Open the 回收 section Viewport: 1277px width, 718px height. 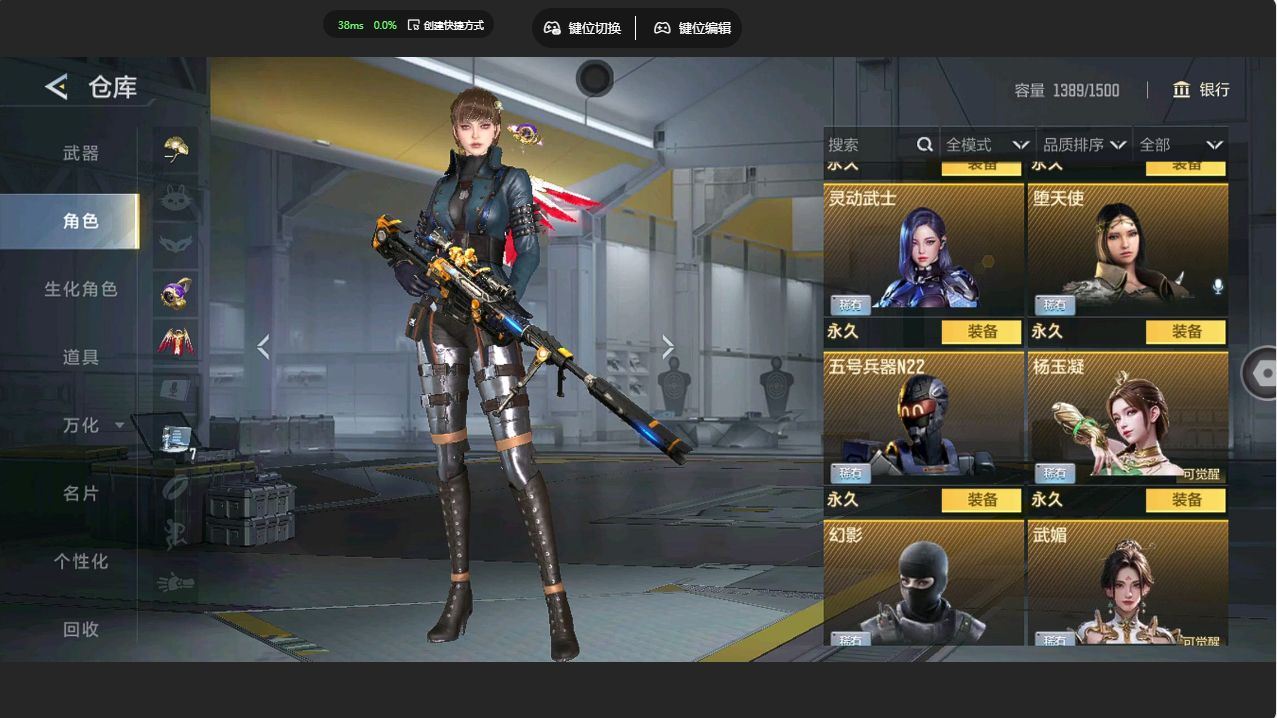pos(81,629)
